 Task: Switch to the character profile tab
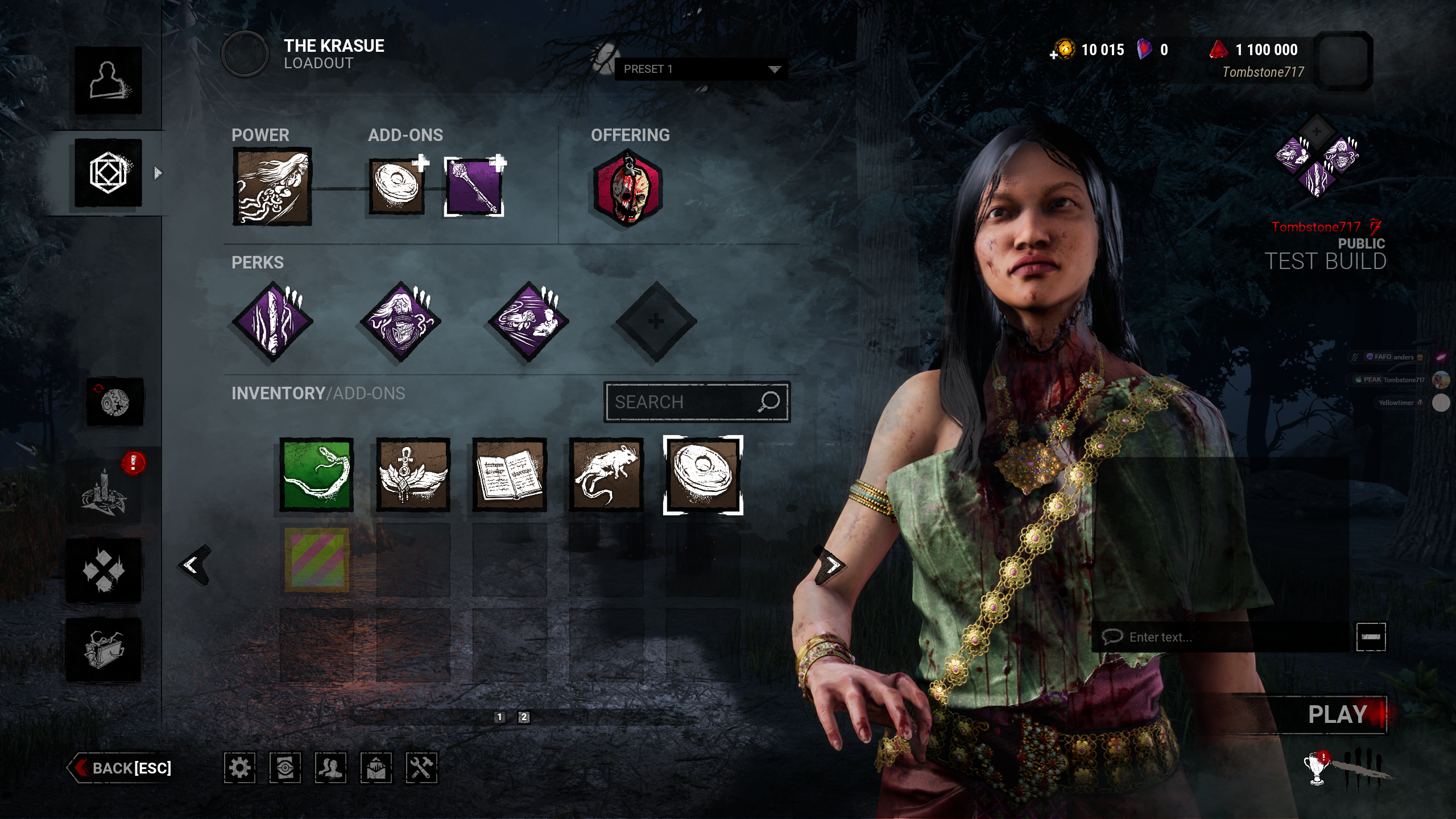click(108, 80)
